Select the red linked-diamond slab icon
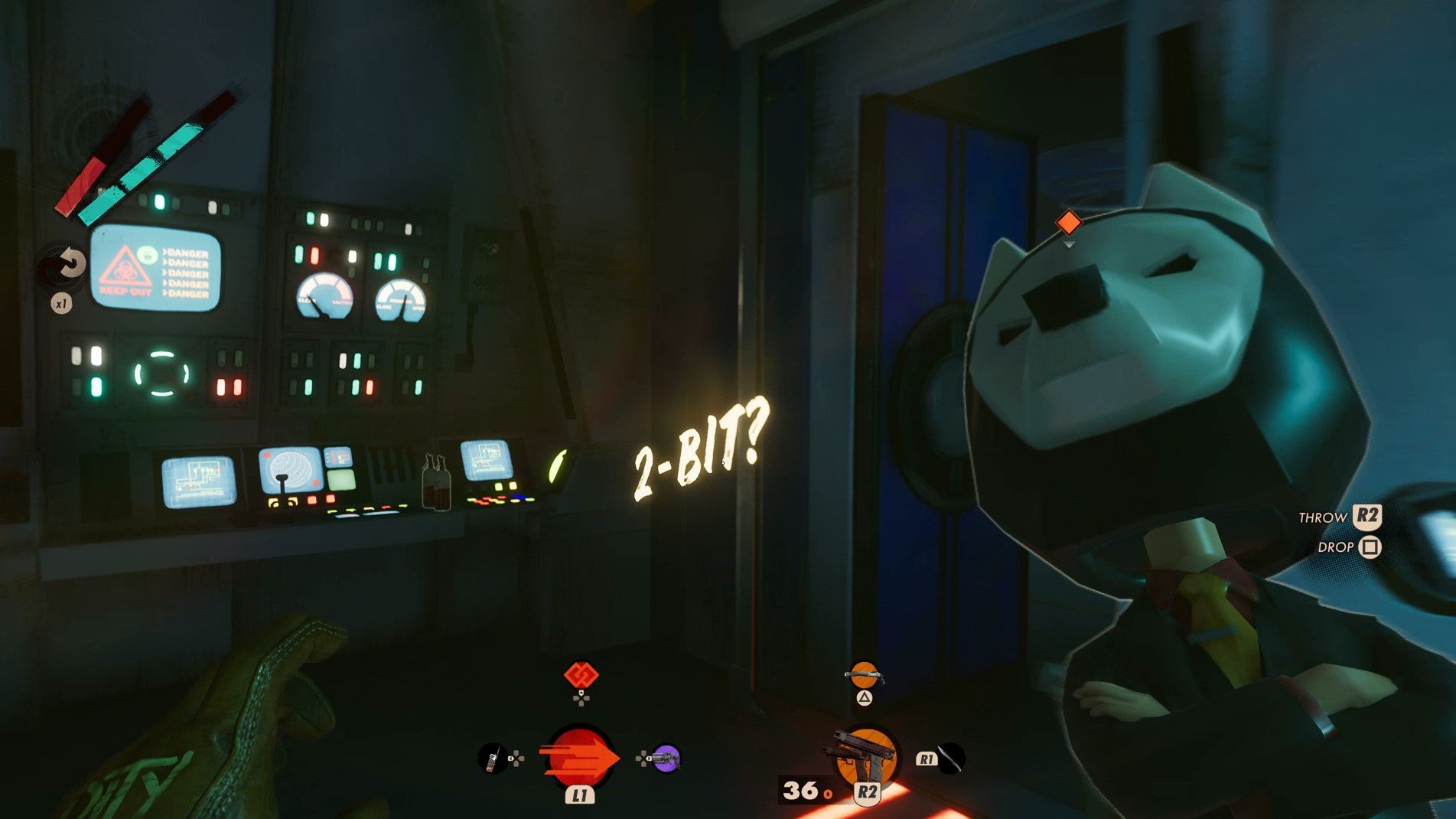 pyautogui.click(x=581, y=675)
